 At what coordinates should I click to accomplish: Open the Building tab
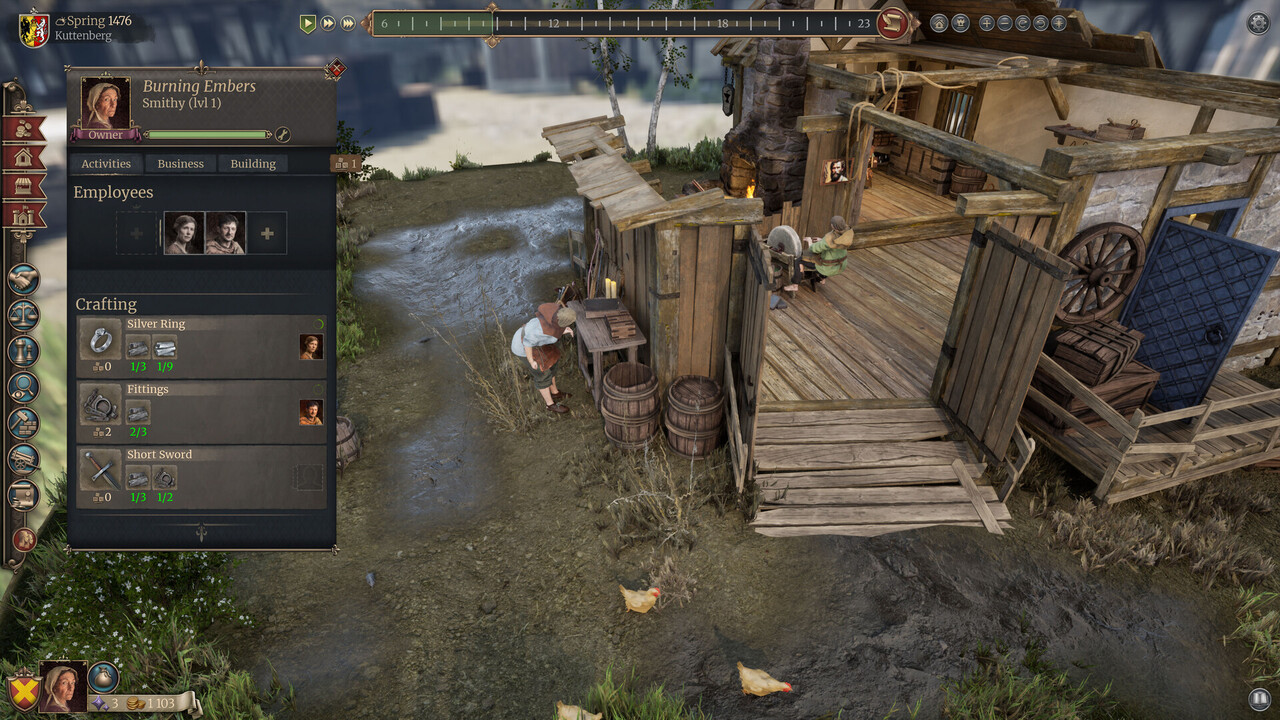point(253,164)
